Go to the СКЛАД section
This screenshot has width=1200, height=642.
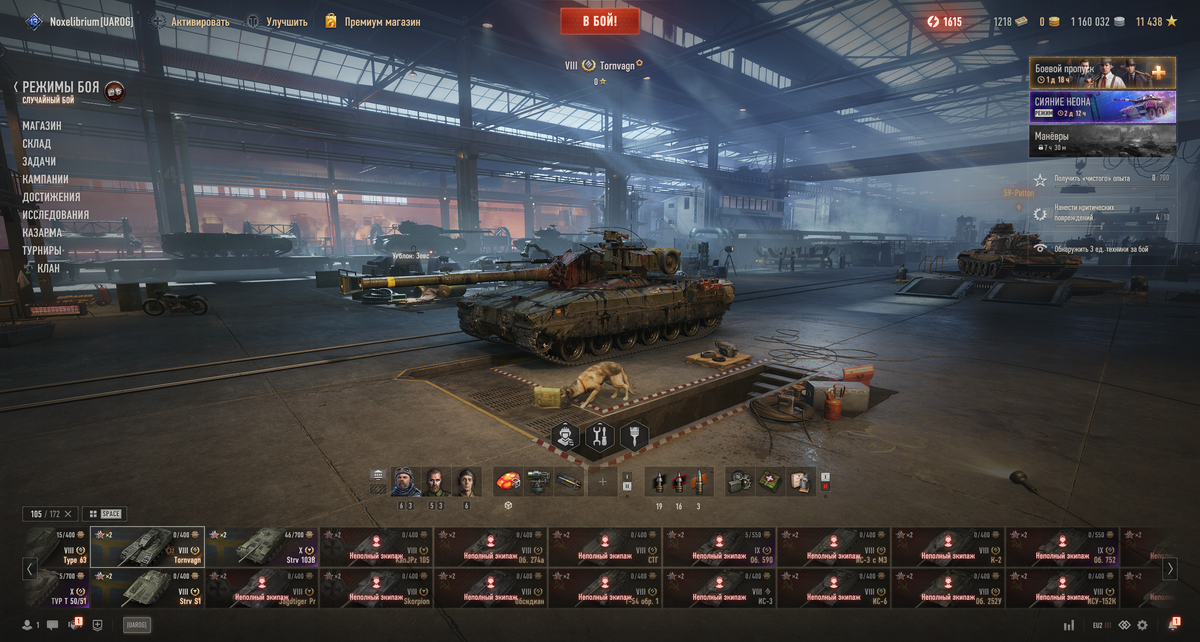pyautogui.click(x=37, y=144)
